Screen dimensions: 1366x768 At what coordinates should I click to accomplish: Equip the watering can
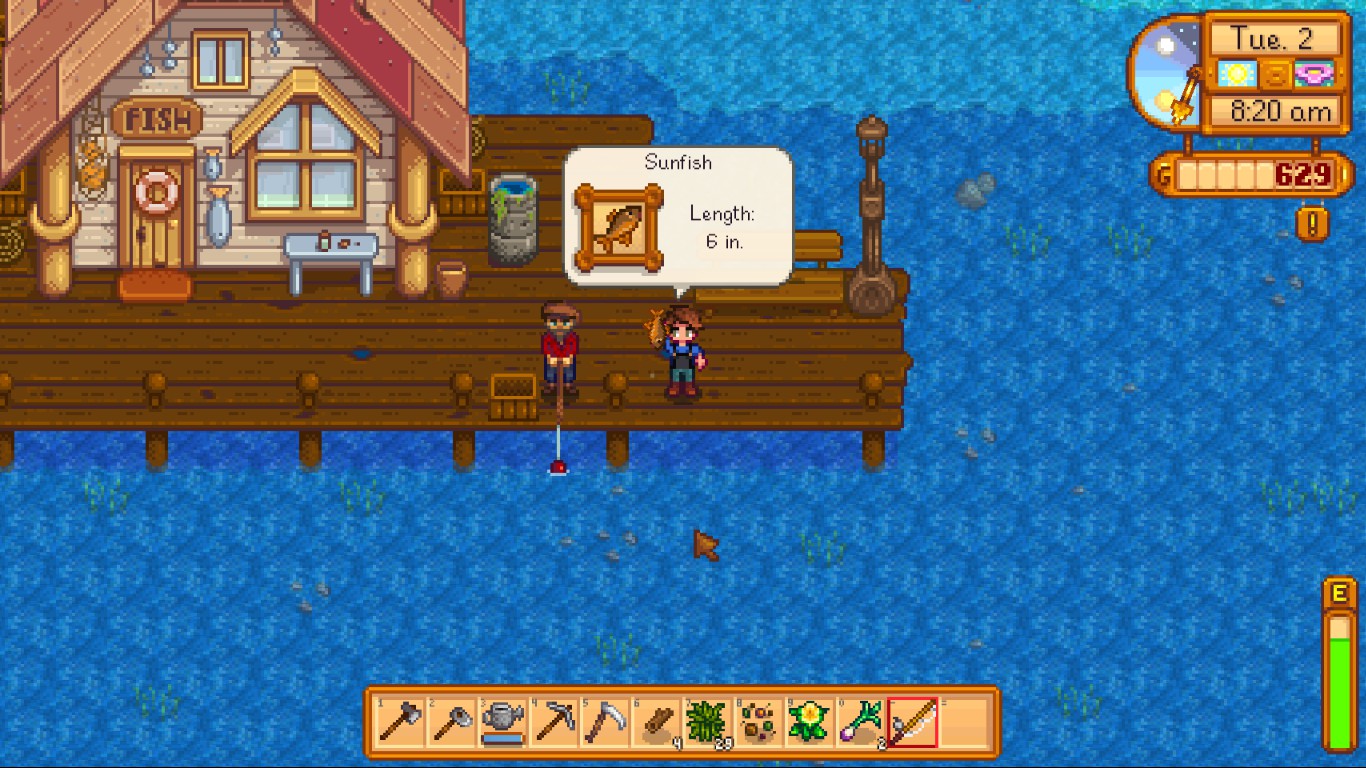coord(503,722)
